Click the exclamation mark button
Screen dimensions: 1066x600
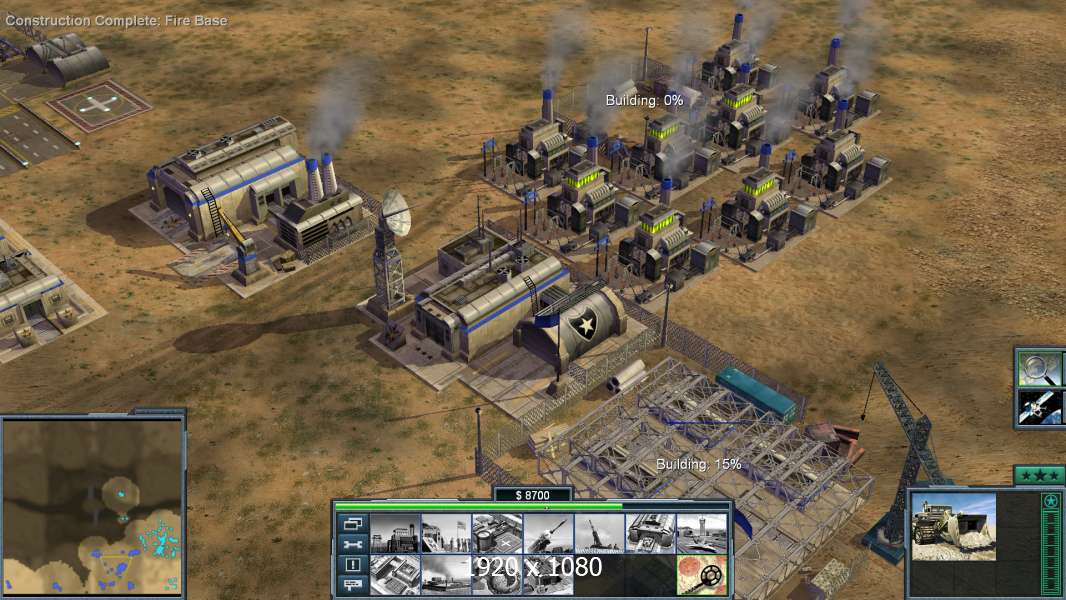point(351,565)
